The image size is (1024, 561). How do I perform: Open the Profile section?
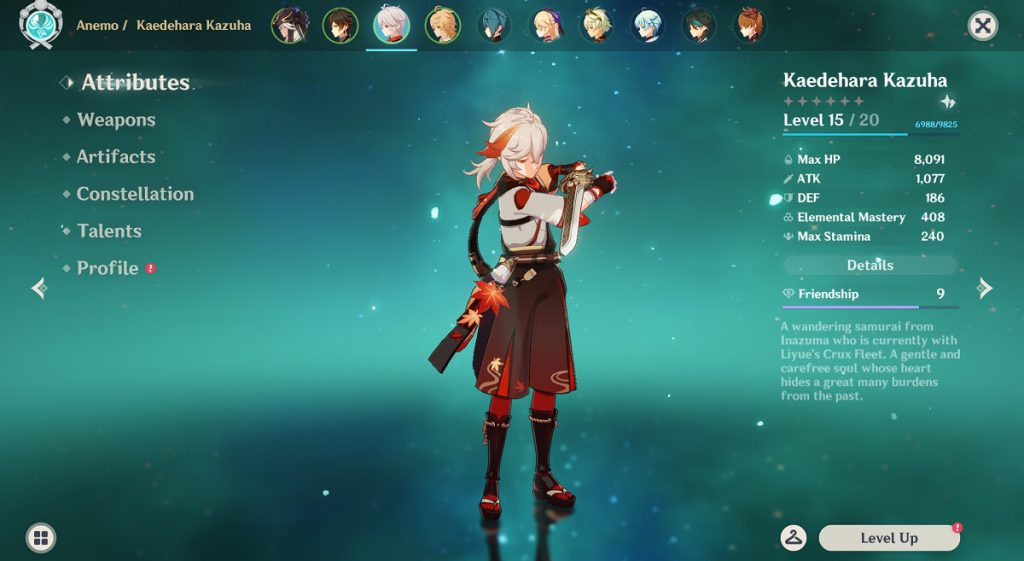(107, 268)
